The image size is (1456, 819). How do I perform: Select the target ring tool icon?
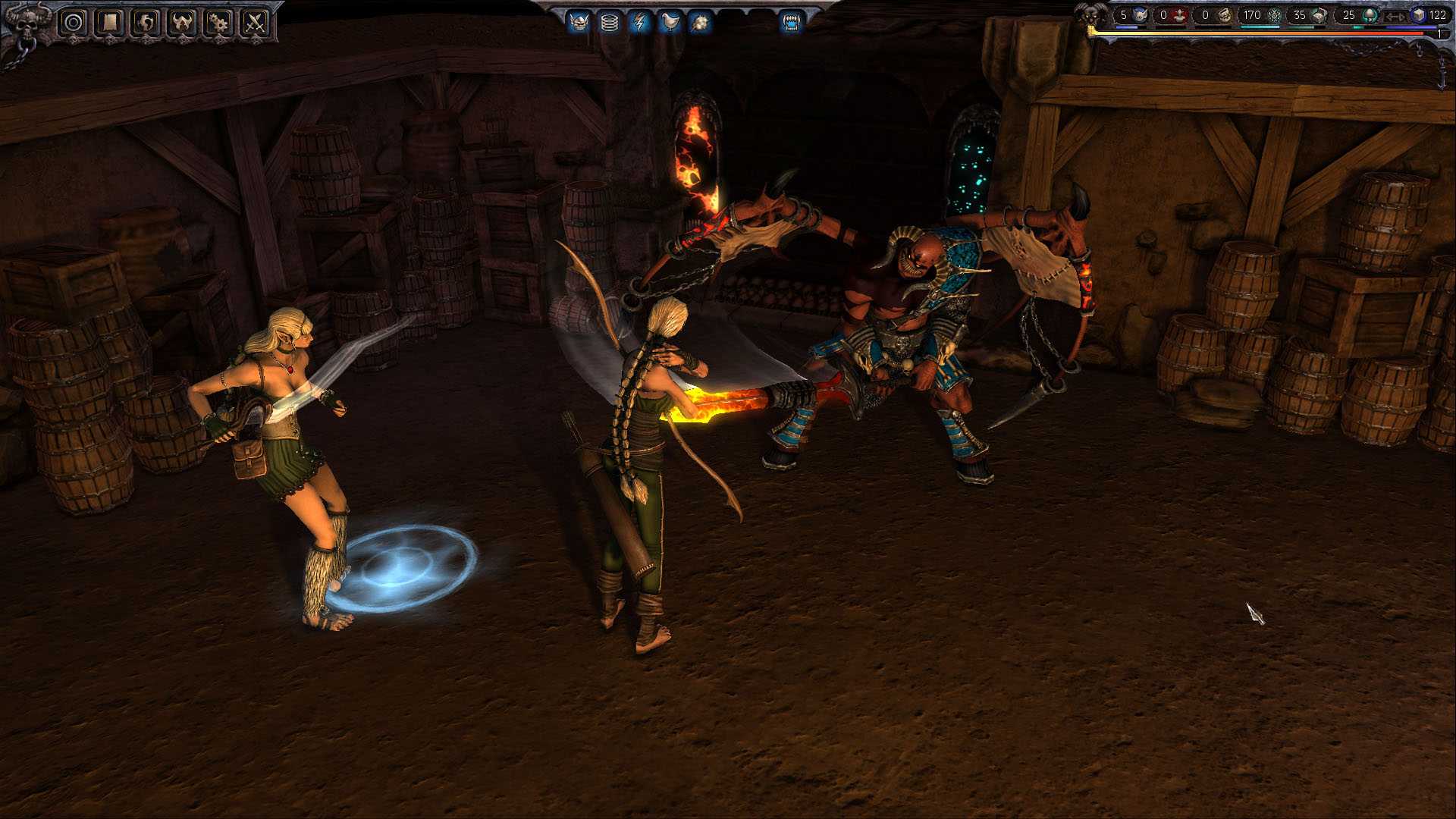[x=73, y=22]
